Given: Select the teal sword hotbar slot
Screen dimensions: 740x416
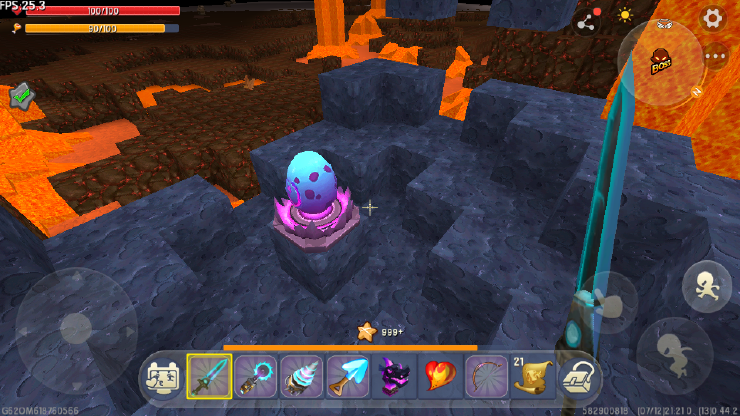Looking at the screenshot, I should 210,376.
